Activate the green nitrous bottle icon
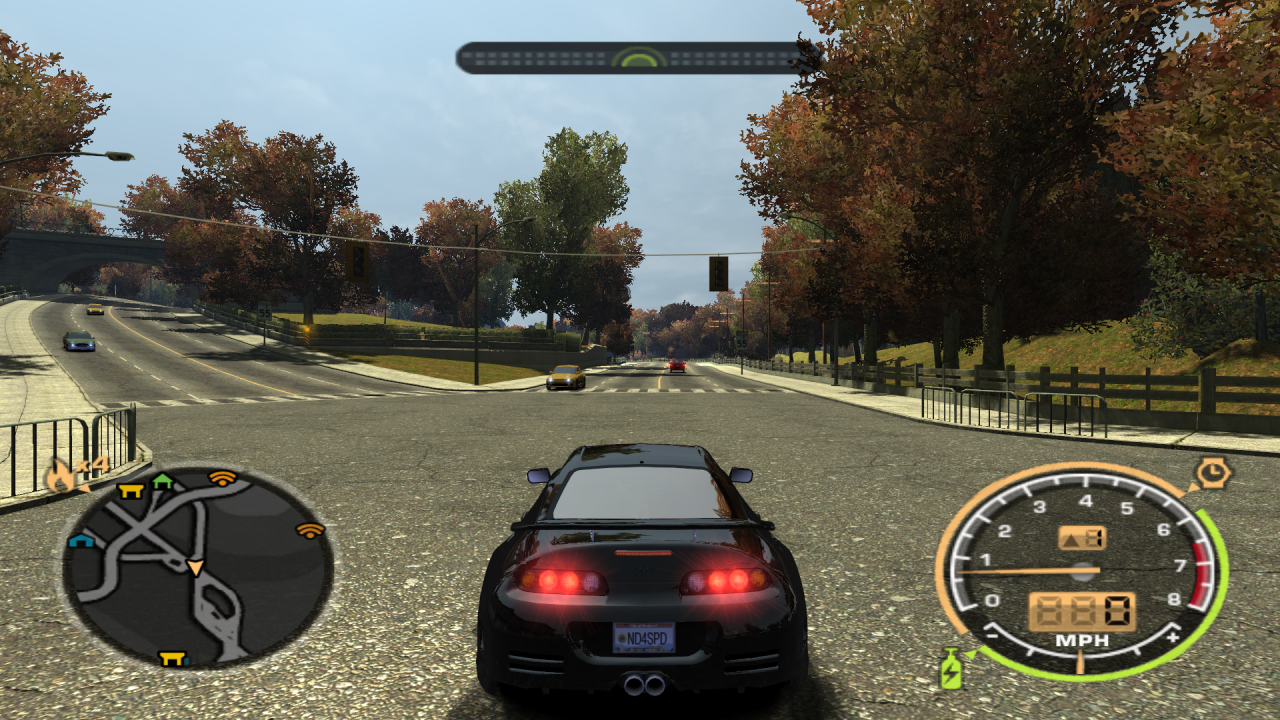Viewport: 1280px width, 720px height. coord(951,668)
